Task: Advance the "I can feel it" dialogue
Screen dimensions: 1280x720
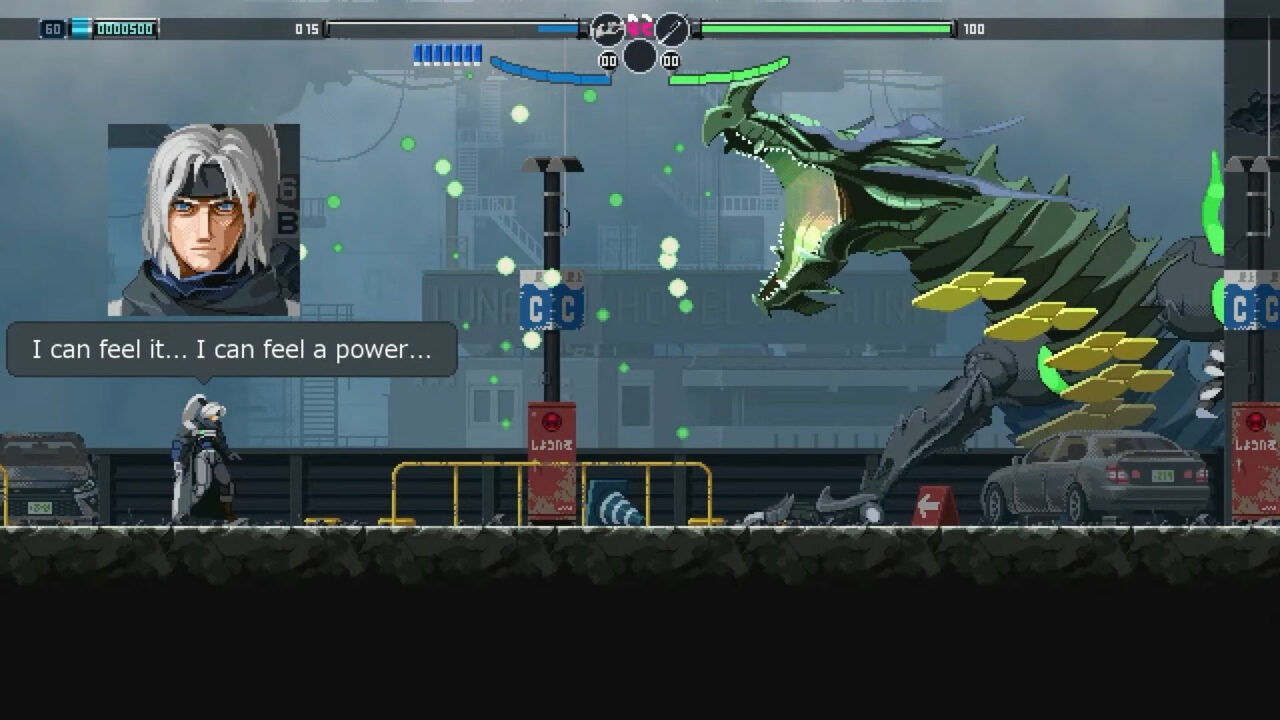Action: tap(232, 350)
